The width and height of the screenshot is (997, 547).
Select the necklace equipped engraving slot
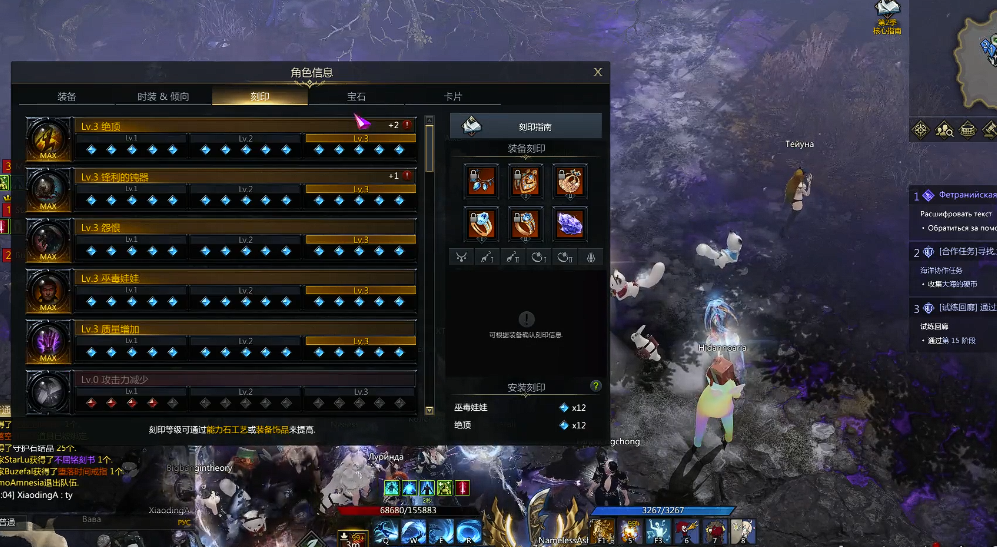coord(483,180)
